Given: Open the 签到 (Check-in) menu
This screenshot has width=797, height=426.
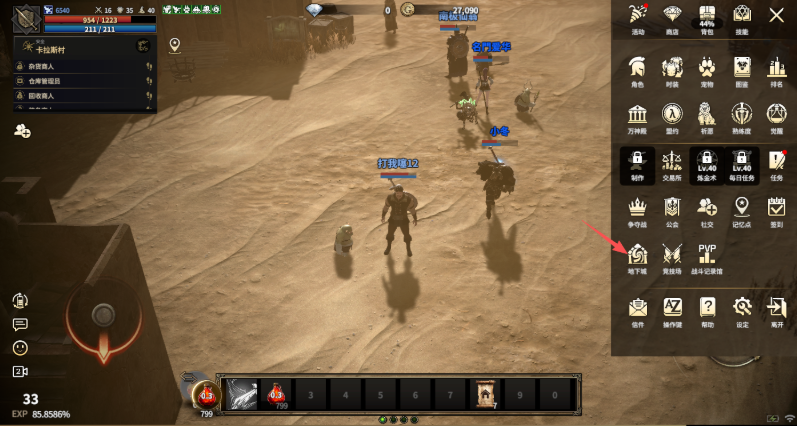Looking at the screenshot, I should (x=776, y=208).
